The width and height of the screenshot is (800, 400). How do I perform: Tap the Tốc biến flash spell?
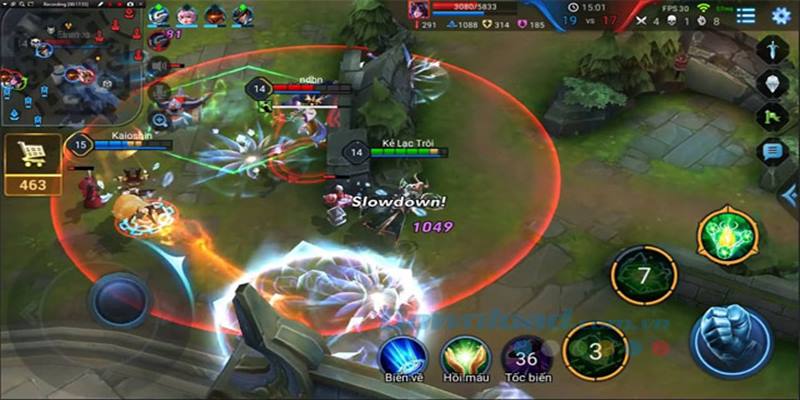click(526, 357)
